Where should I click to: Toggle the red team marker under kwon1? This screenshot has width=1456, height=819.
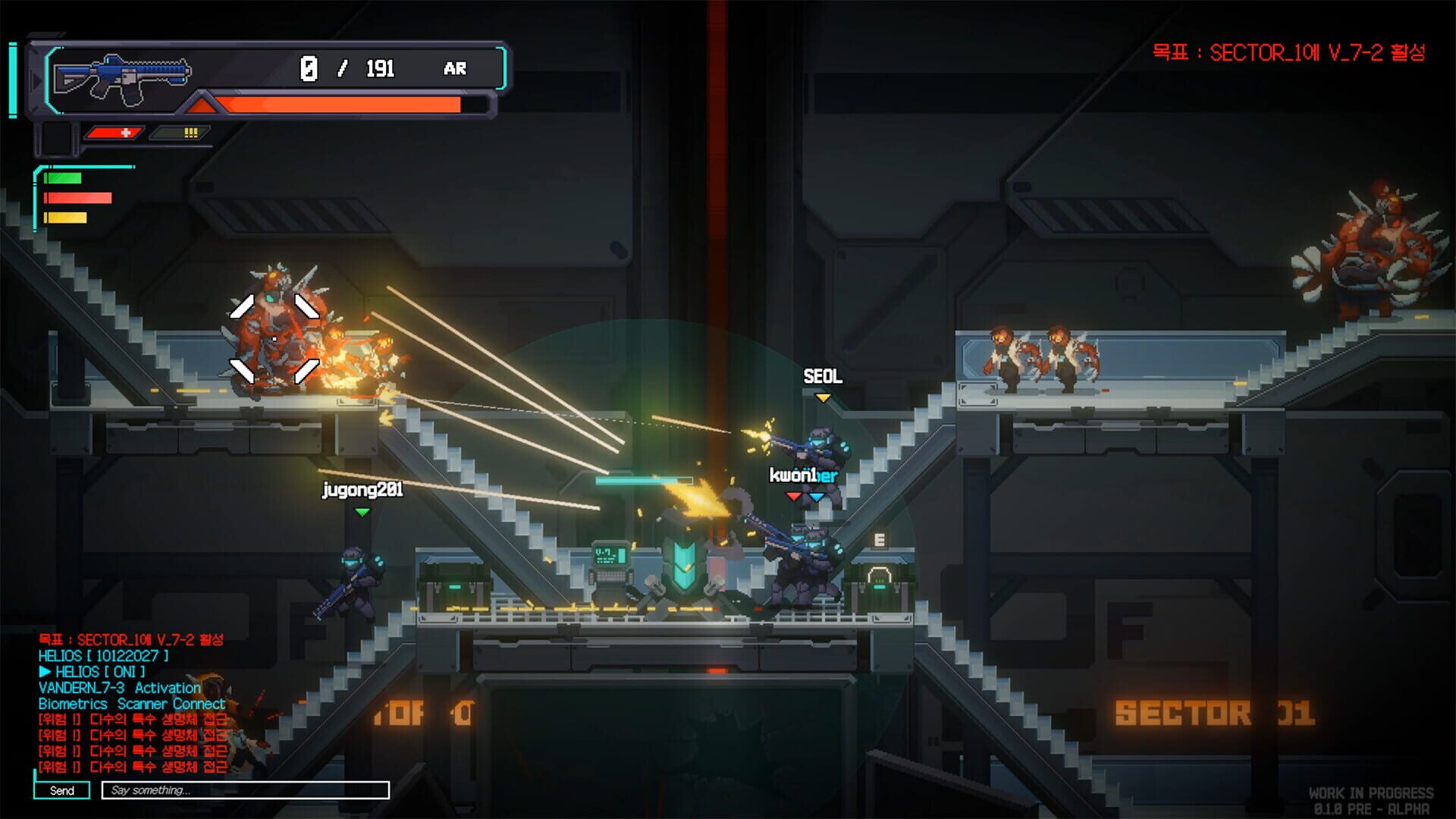792,498
